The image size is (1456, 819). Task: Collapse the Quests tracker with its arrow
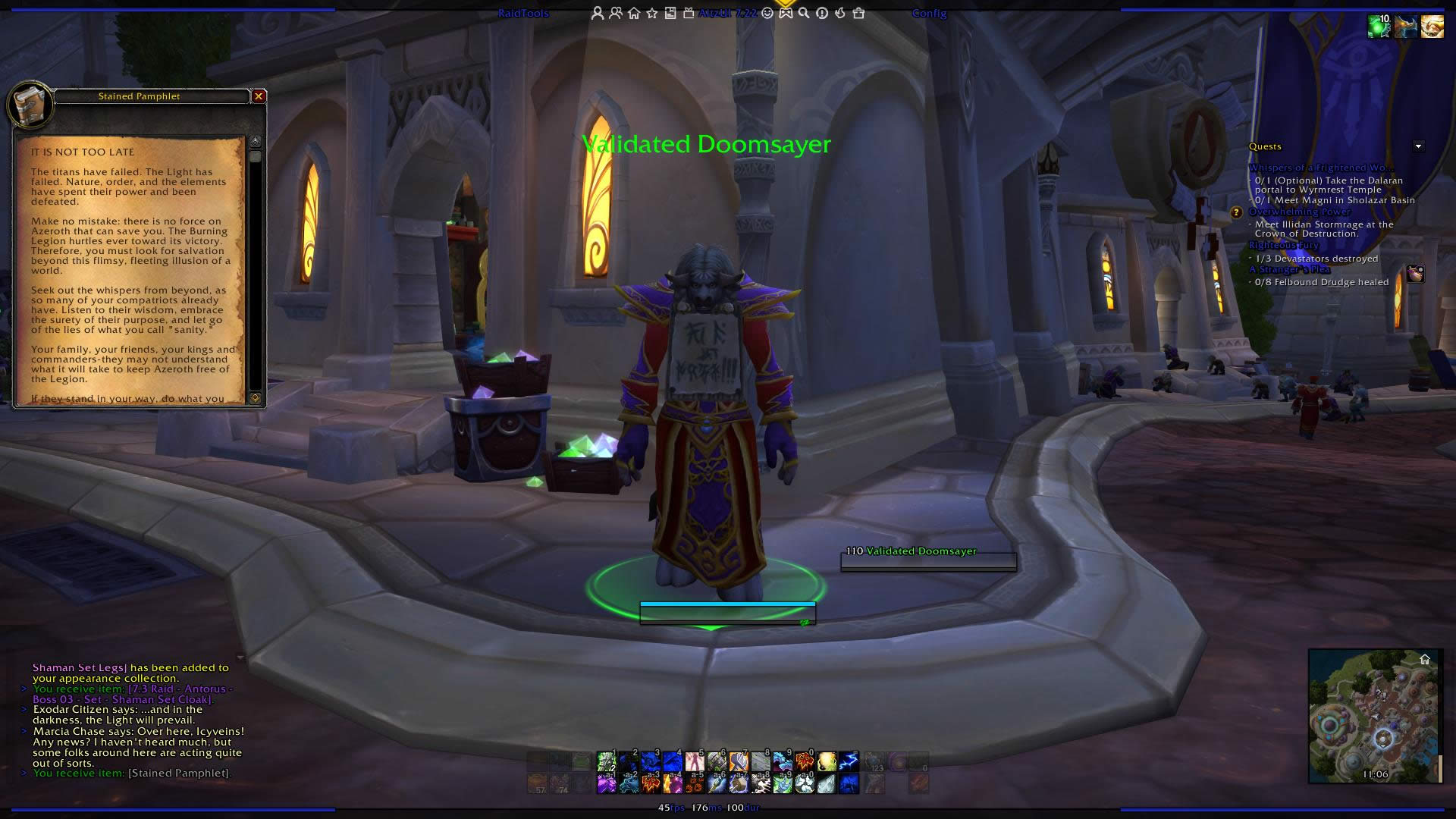pos(1417,146)
